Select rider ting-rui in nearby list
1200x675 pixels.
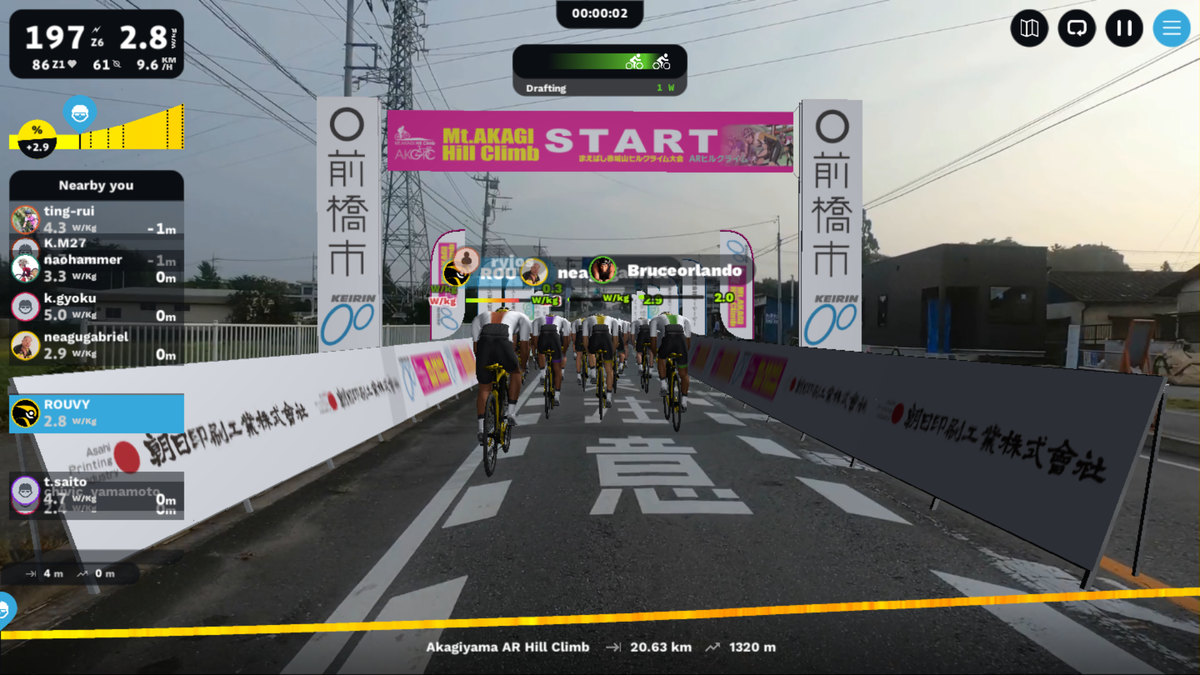[96, 219]
